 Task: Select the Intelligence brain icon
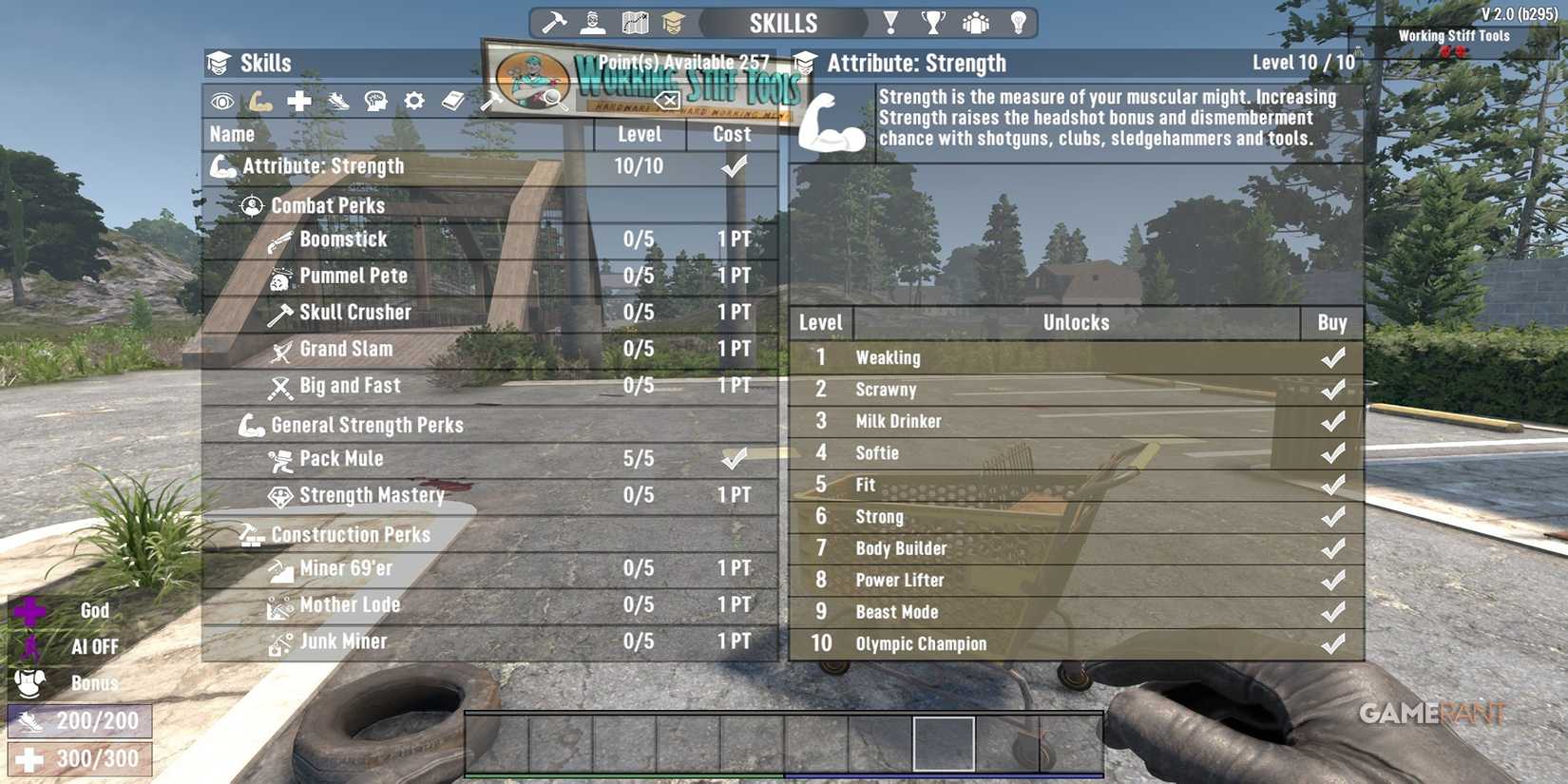pyautogui.click(x=375, y=101)
